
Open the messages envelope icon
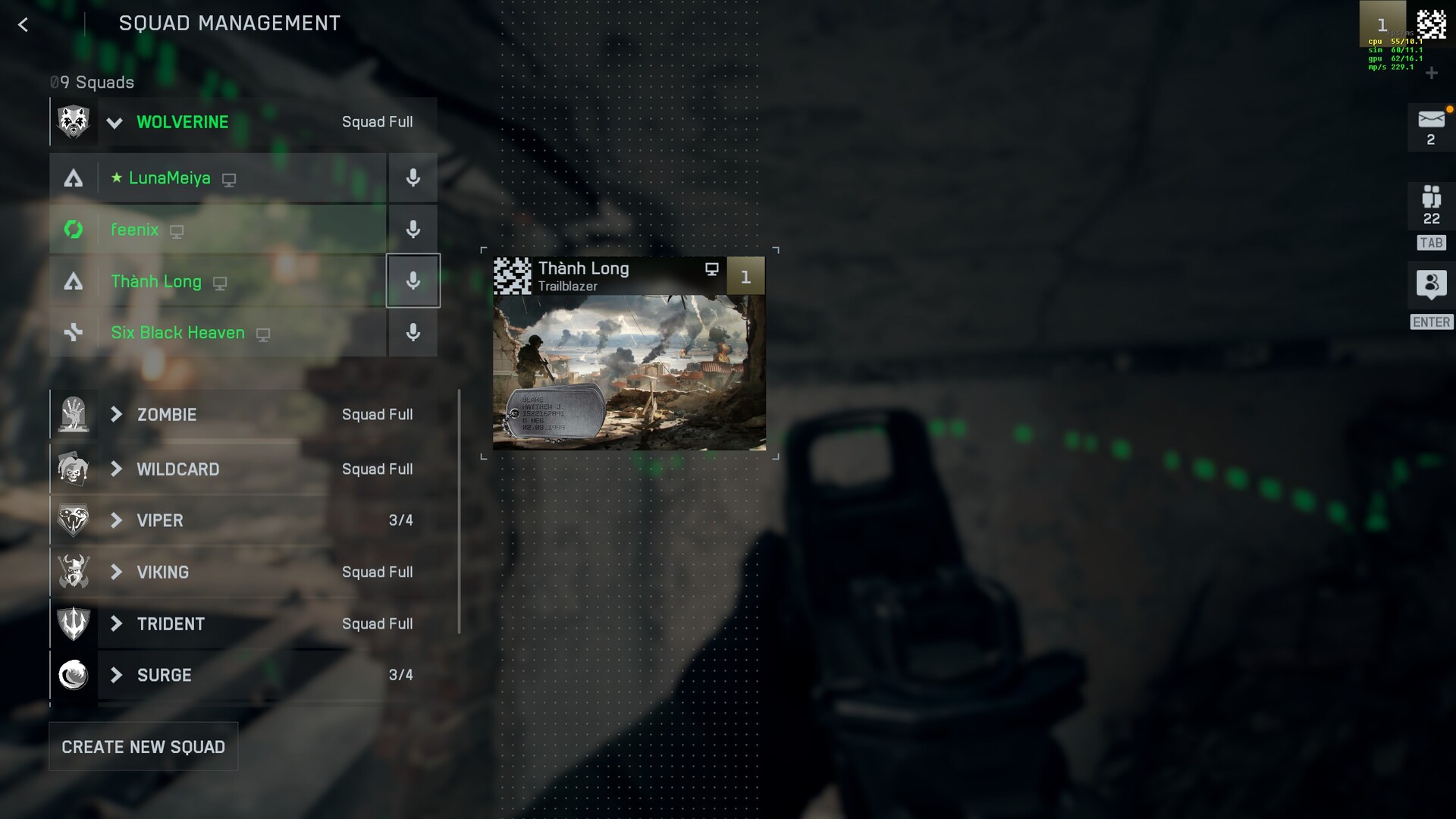[1431, 120]
